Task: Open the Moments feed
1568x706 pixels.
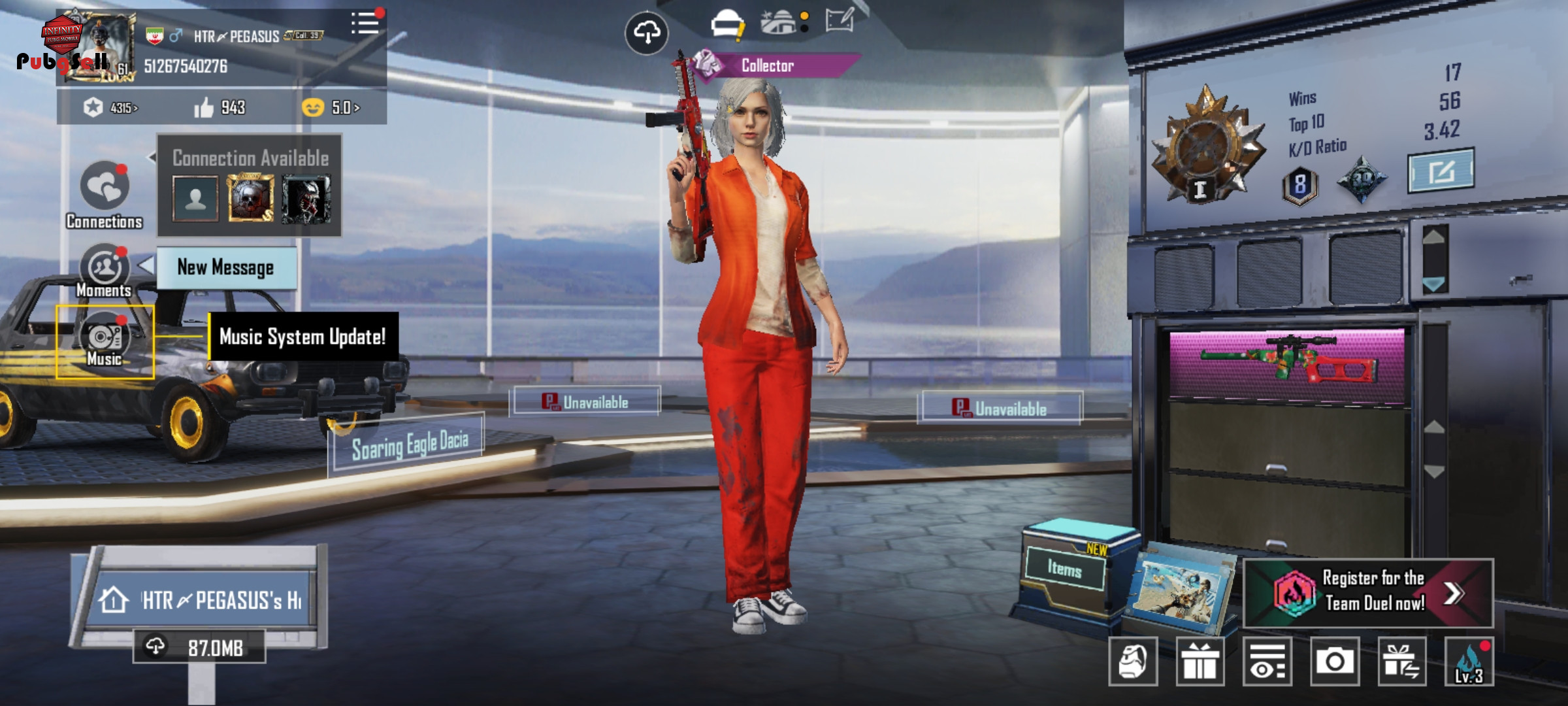Action: [104, 268]
